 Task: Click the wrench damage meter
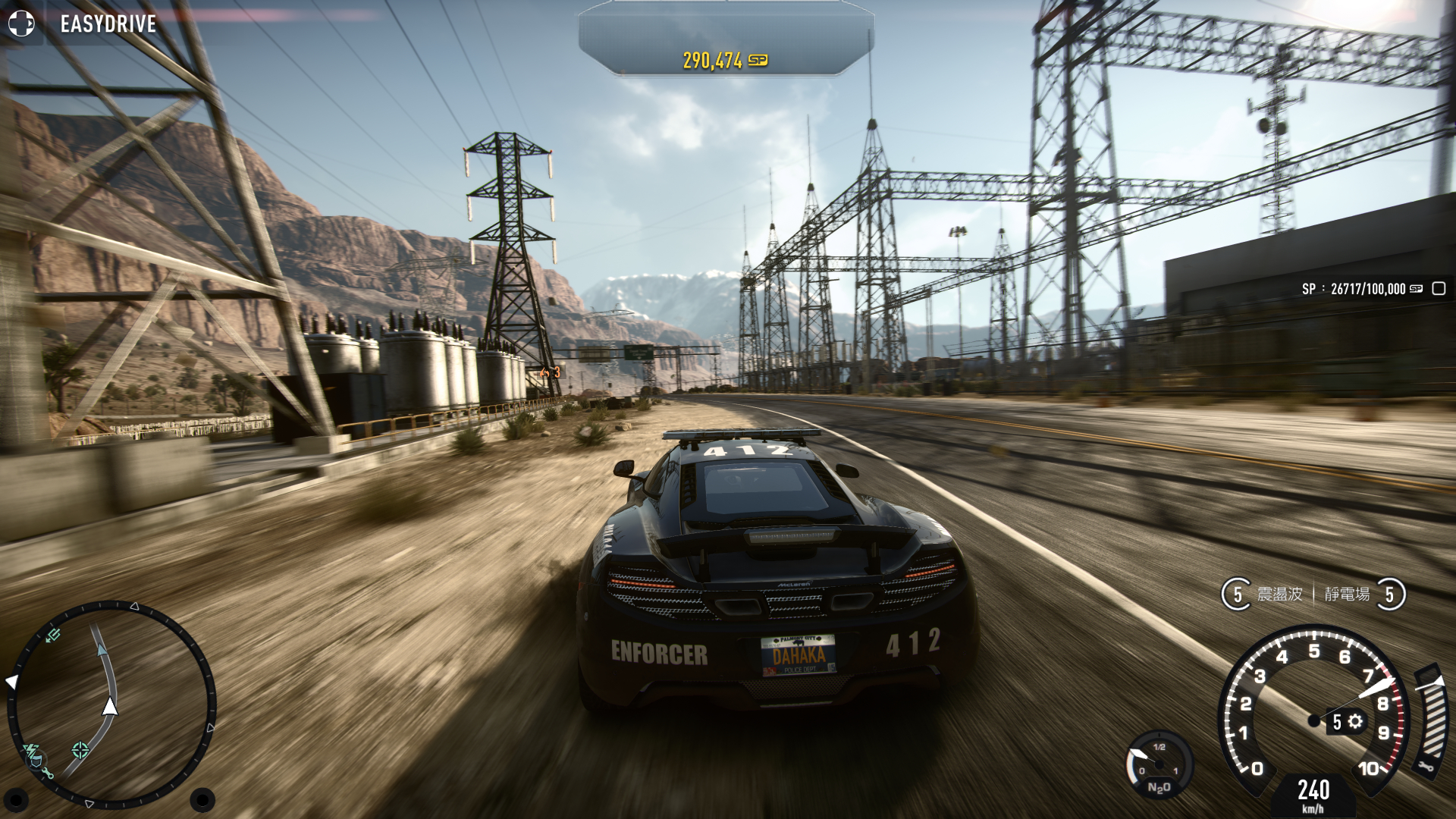click(1429, 722)
